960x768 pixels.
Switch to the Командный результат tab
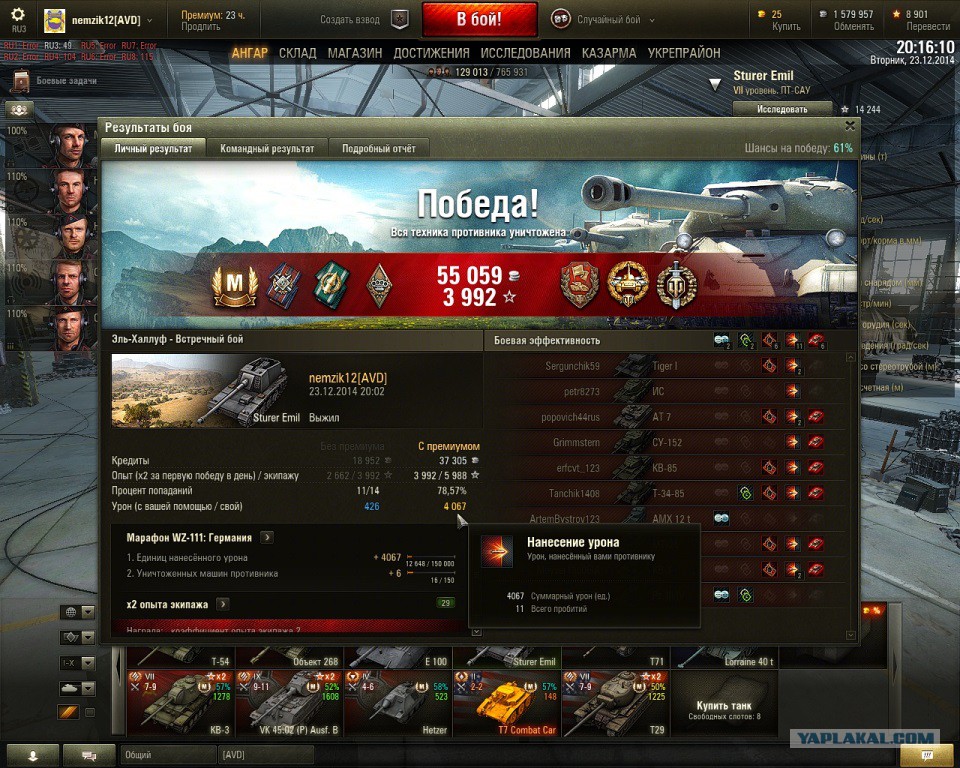[267, 148]
